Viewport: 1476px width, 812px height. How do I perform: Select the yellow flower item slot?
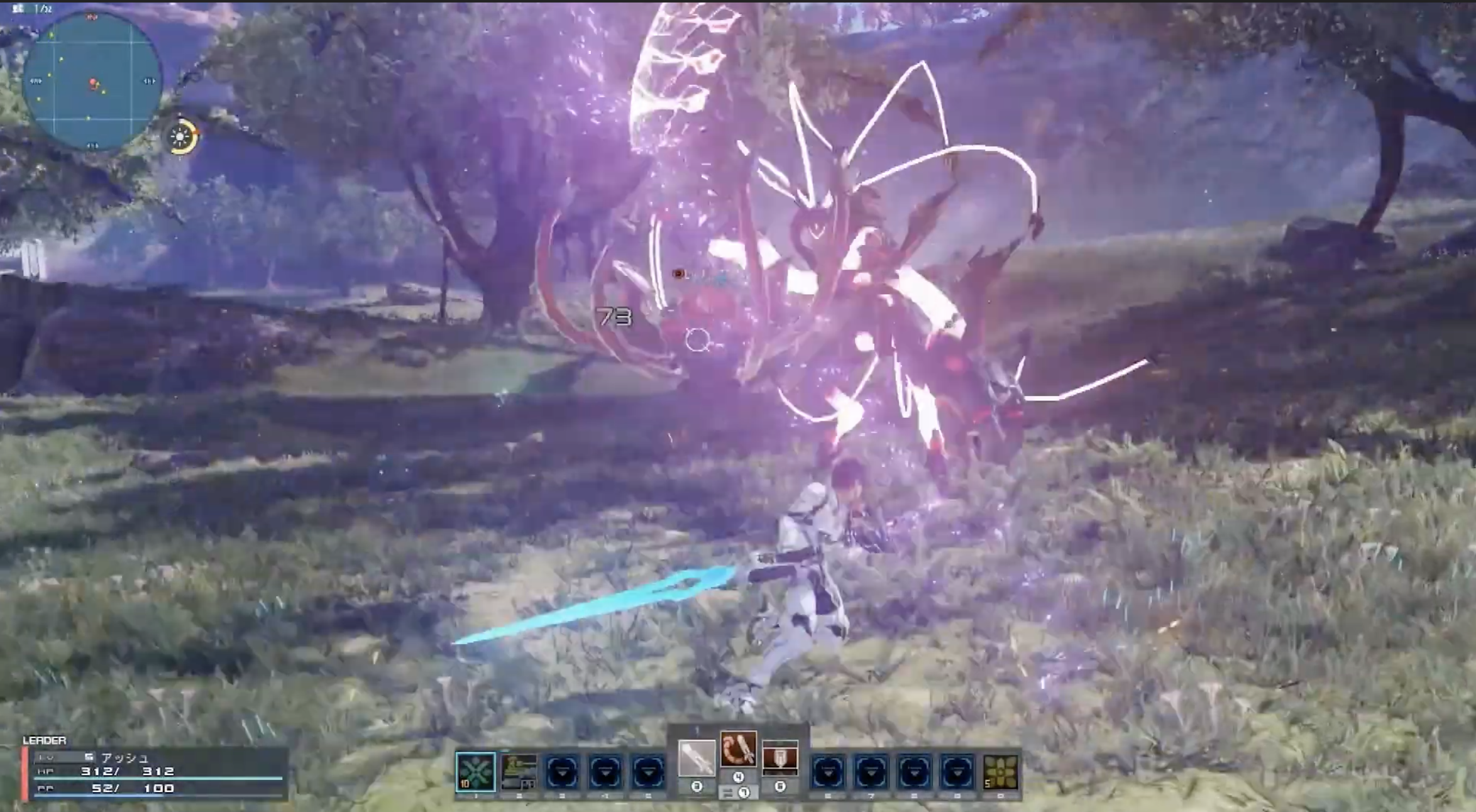point(1000,772)
